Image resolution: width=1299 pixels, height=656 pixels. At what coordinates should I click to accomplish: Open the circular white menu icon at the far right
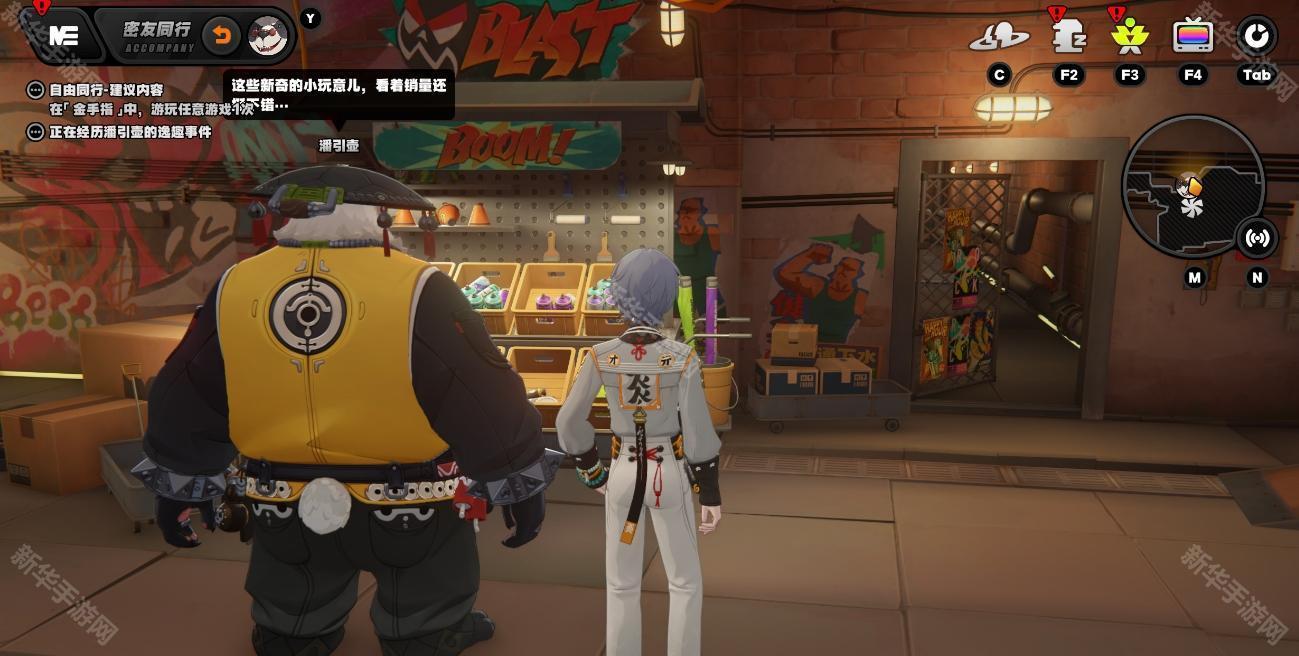(x=1256, y=36)
